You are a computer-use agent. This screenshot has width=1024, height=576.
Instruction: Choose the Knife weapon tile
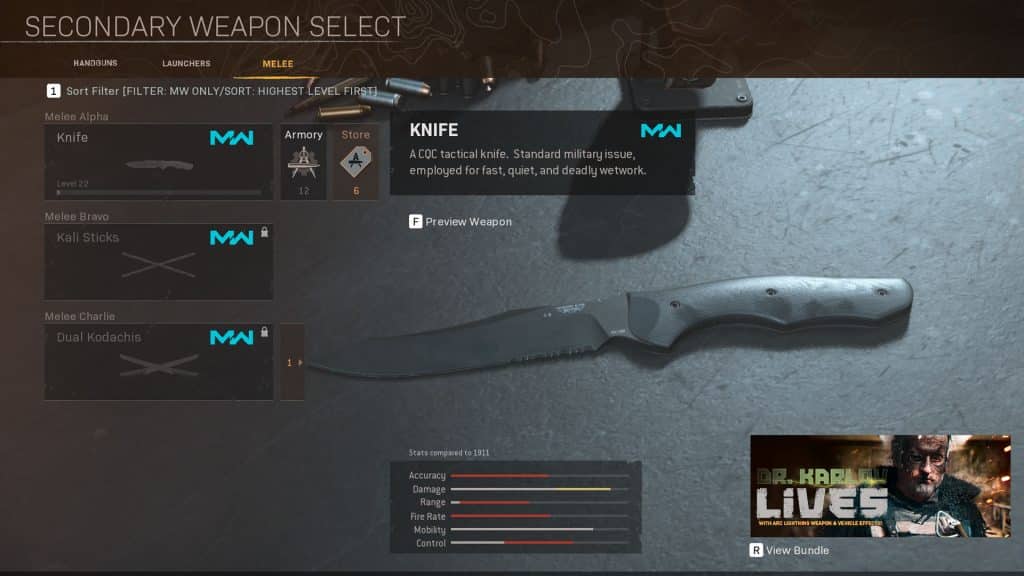(x=158, y=161)
